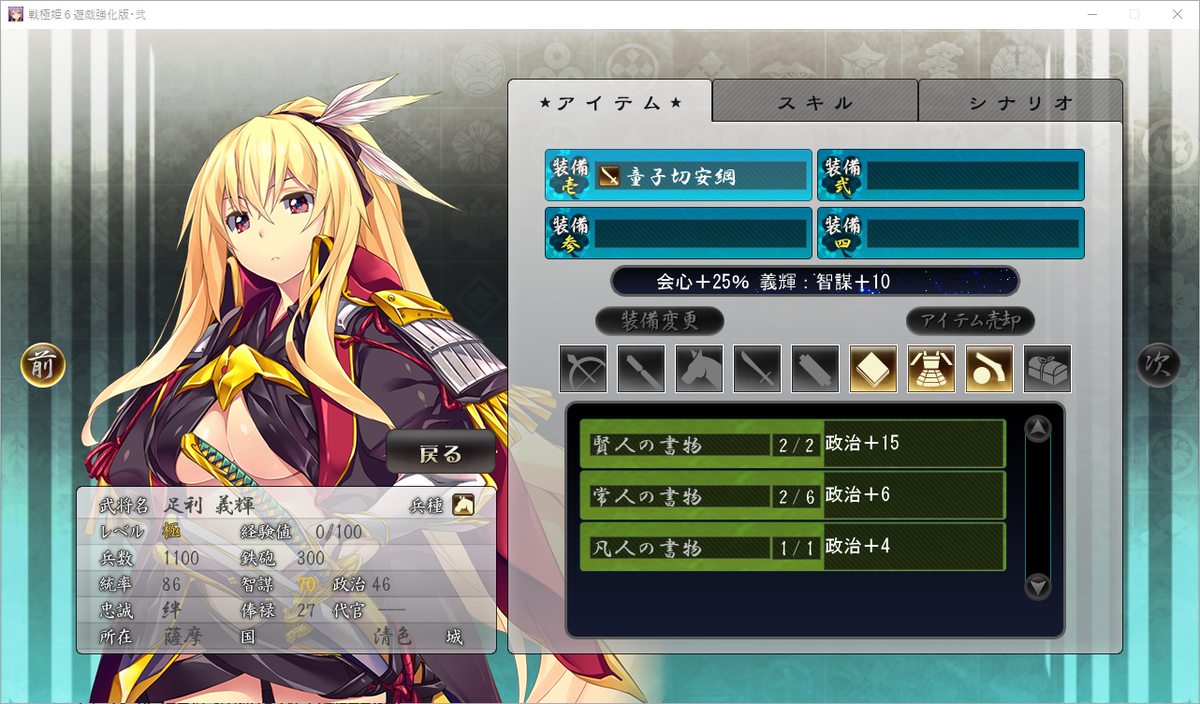Image resolution: width=1200 pixels, height=704 pixels.
Task: Open the シナリオ tab
Action: click(1020, 102)
